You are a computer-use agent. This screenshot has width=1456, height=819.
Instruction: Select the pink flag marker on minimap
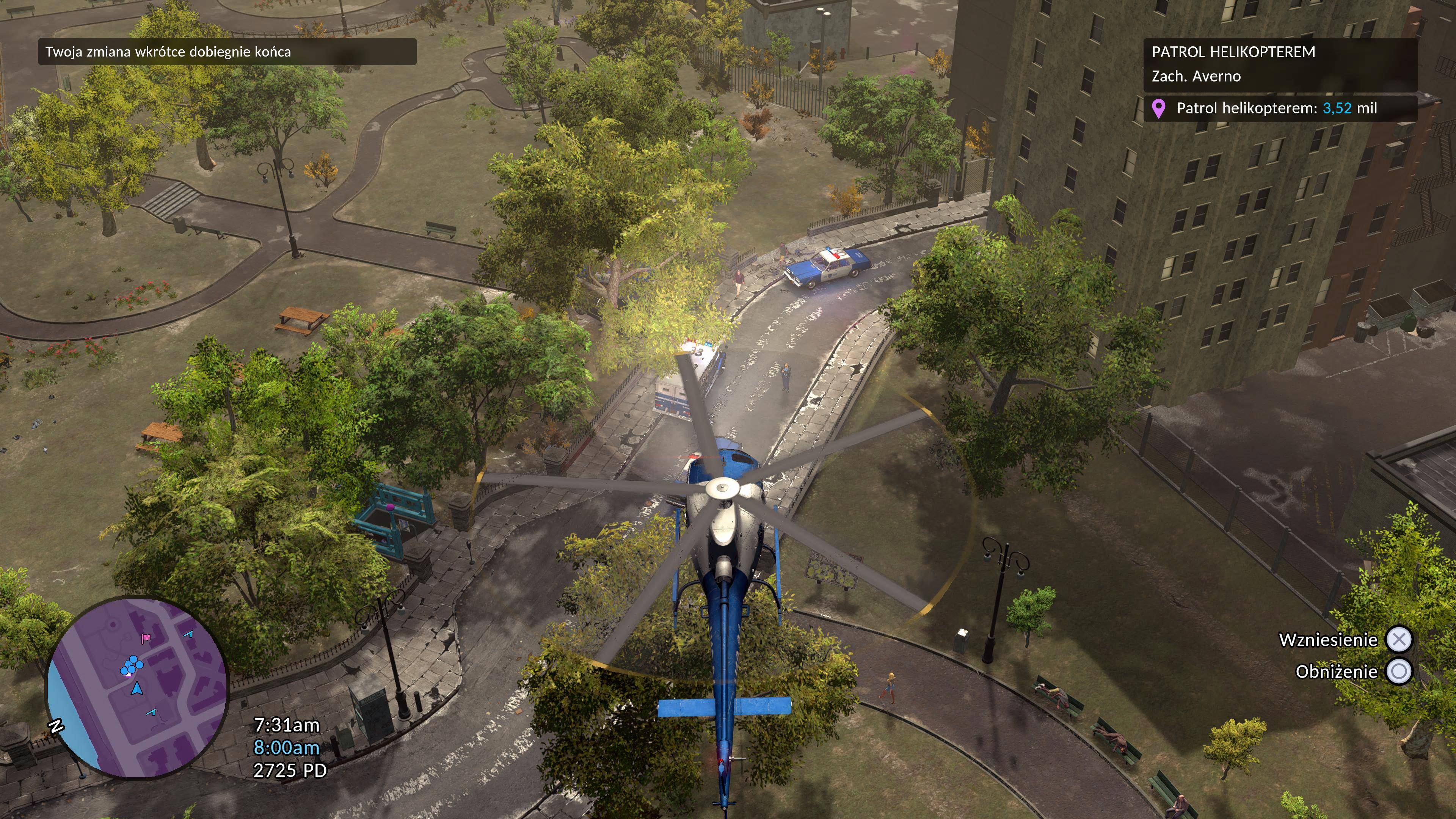point(145,639)
